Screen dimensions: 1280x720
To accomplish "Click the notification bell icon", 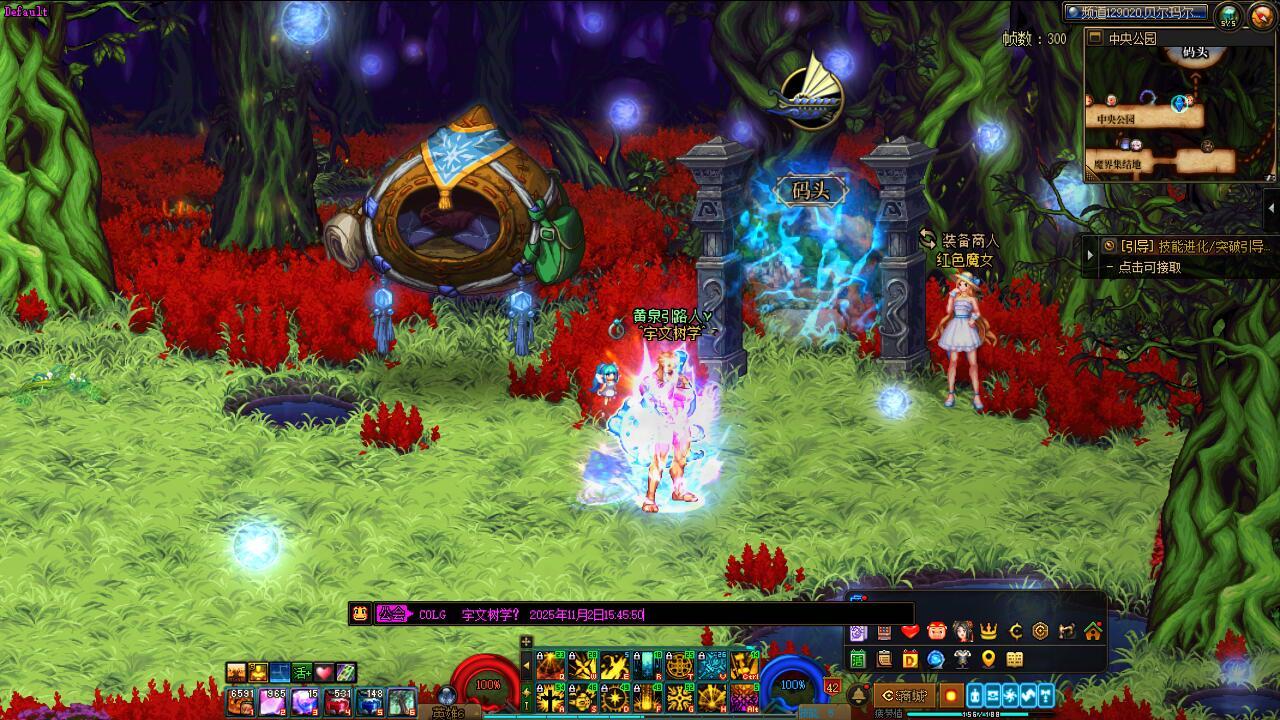I will pos(858,695).
